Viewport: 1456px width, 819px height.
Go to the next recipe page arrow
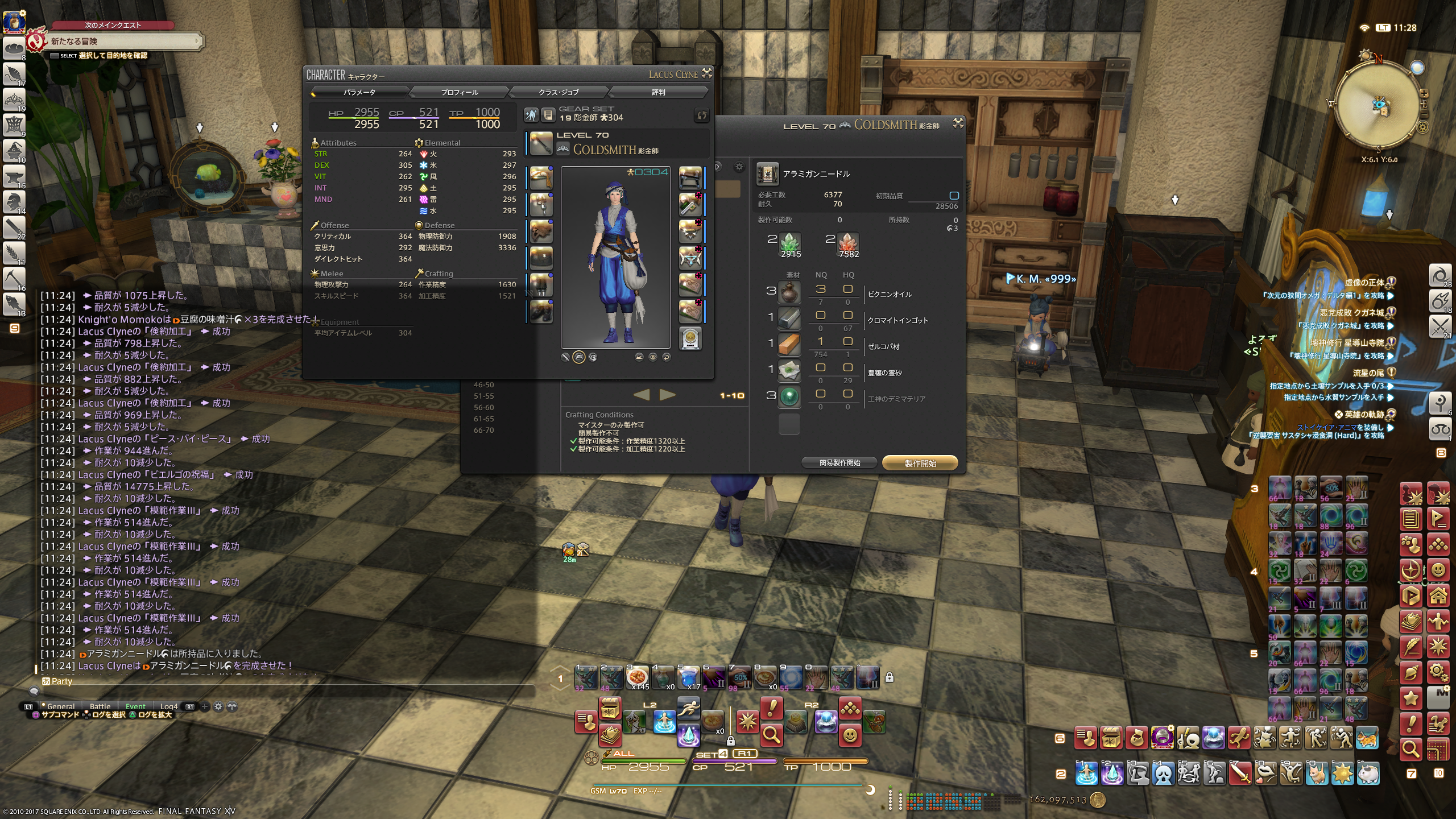click(667, 395)
